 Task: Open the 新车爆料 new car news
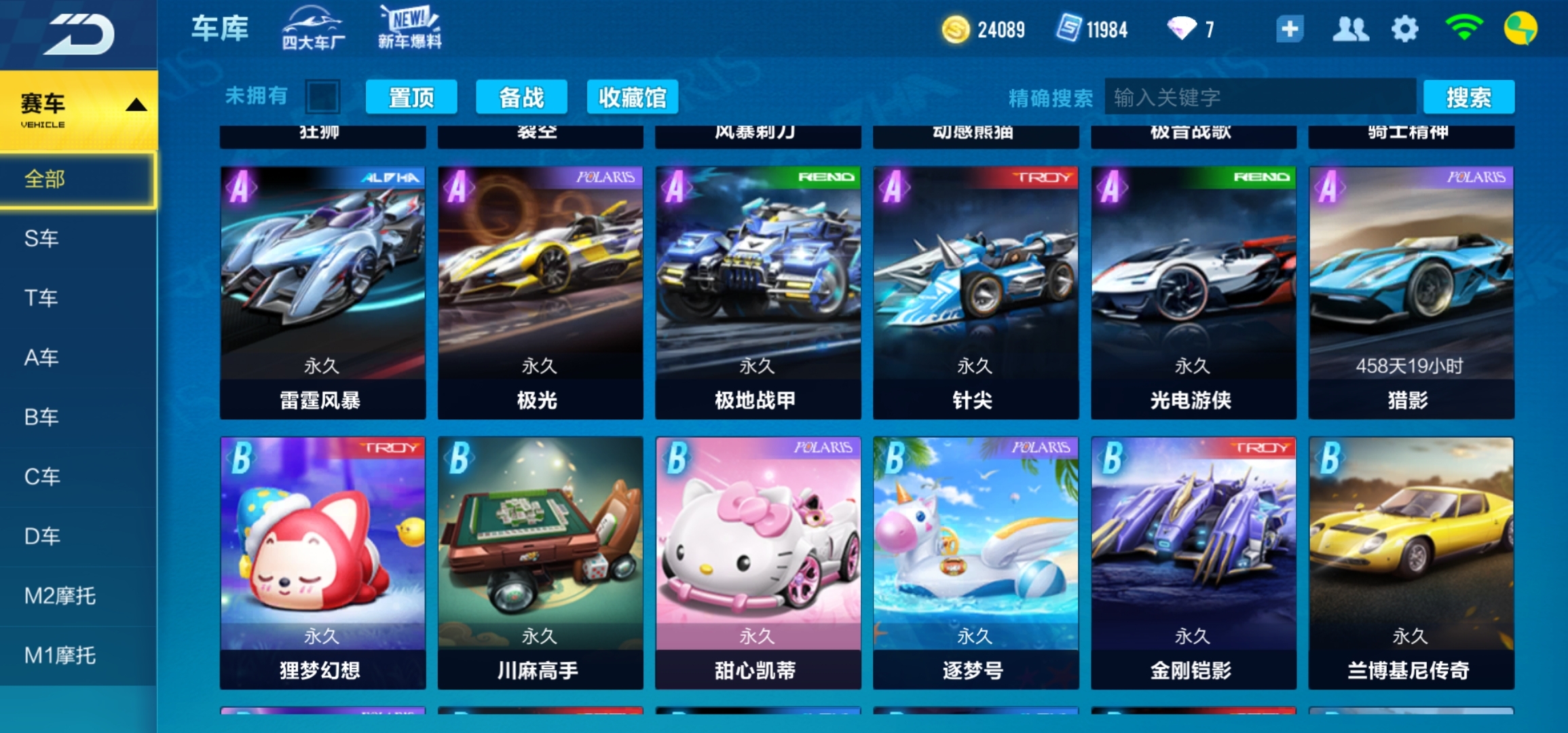[409, 29]
